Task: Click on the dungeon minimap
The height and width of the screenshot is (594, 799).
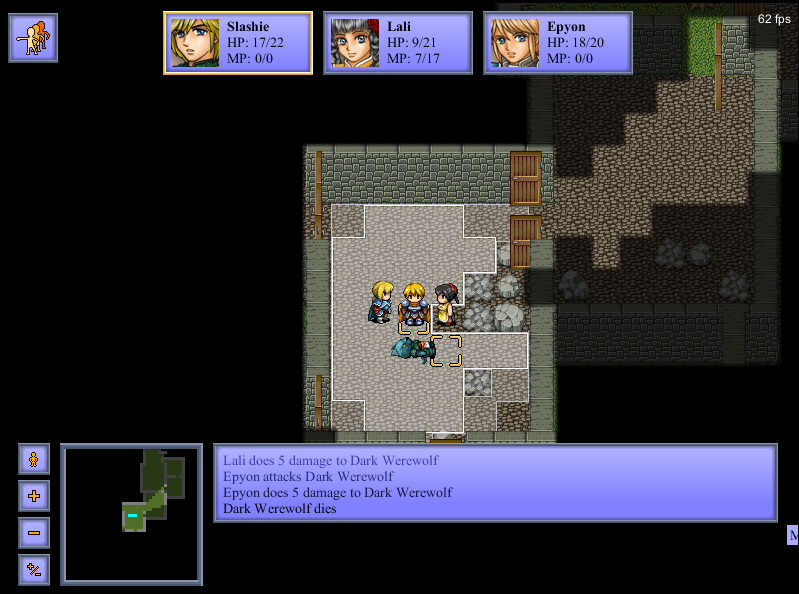Action: point(131,514)
